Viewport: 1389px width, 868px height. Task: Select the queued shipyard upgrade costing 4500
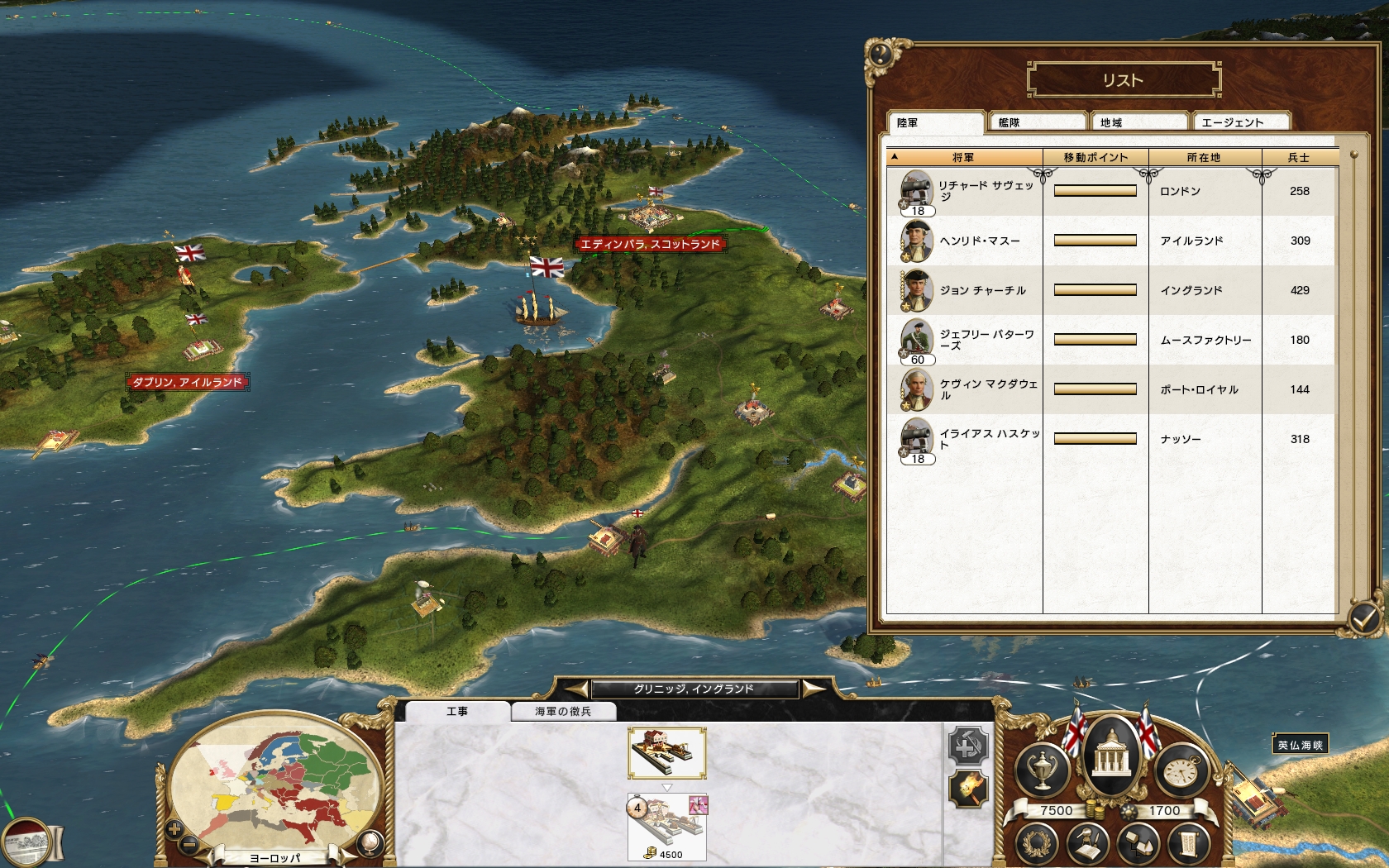coord(666,827)
